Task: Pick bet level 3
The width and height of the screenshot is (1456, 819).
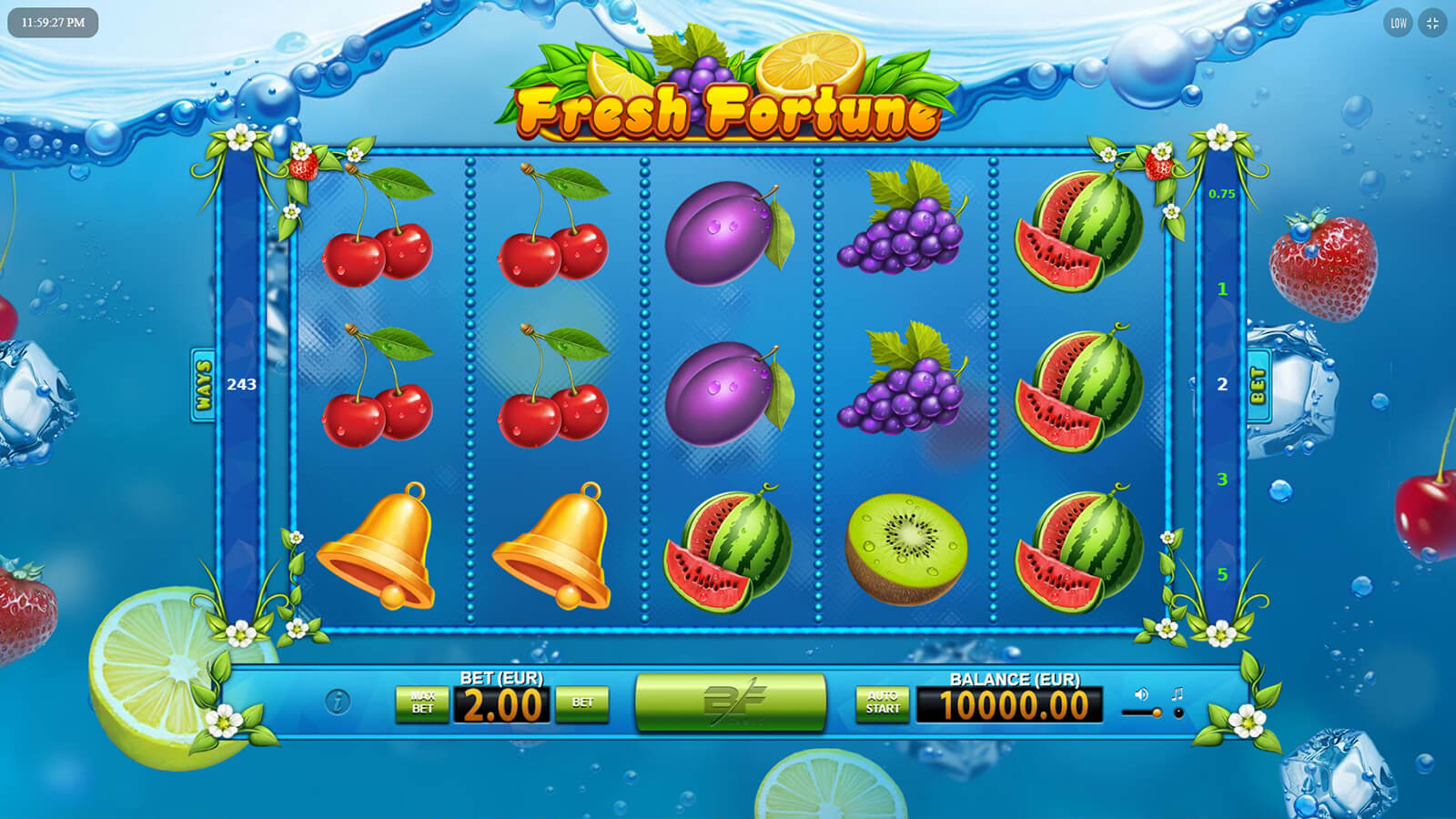Action: (1222, 480)
